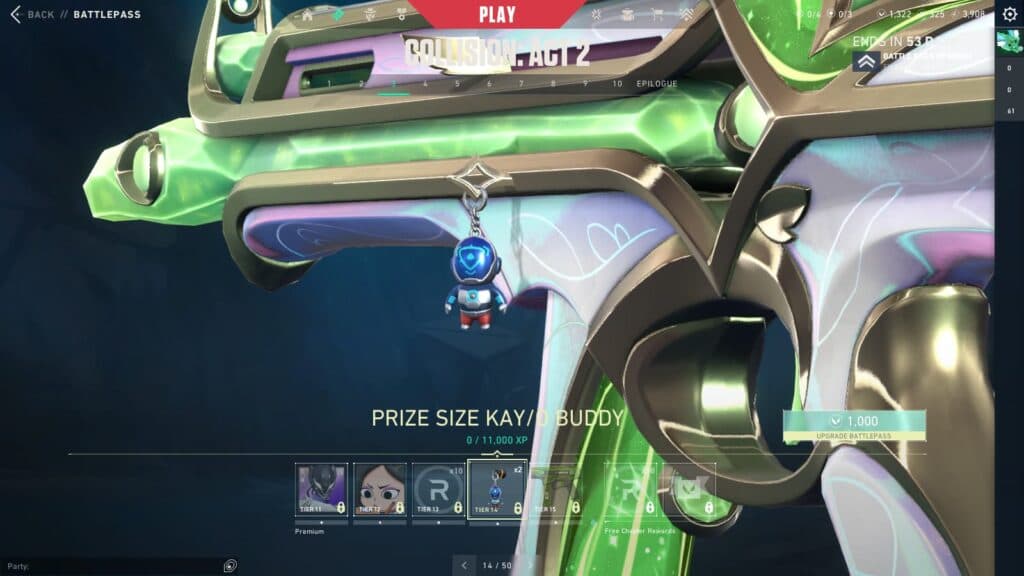Jump to the Epilogue chapter

pos(657,84)
